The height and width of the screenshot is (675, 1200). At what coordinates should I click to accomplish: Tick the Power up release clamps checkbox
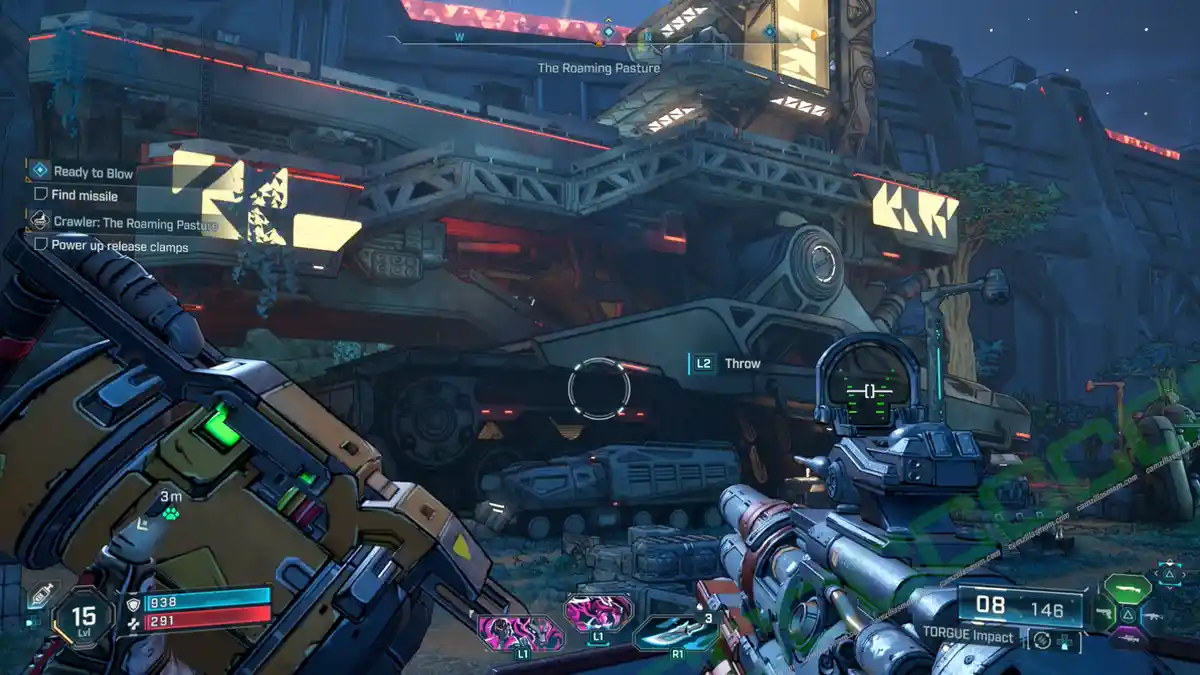41,244
